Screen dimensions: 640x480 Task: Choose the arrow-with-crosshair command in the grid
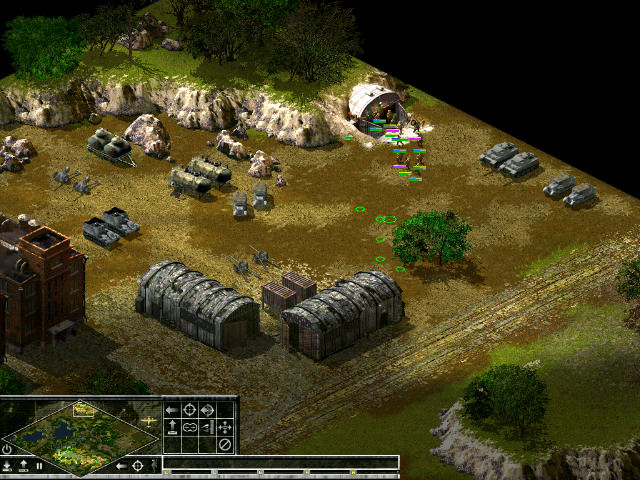point(207,410)
